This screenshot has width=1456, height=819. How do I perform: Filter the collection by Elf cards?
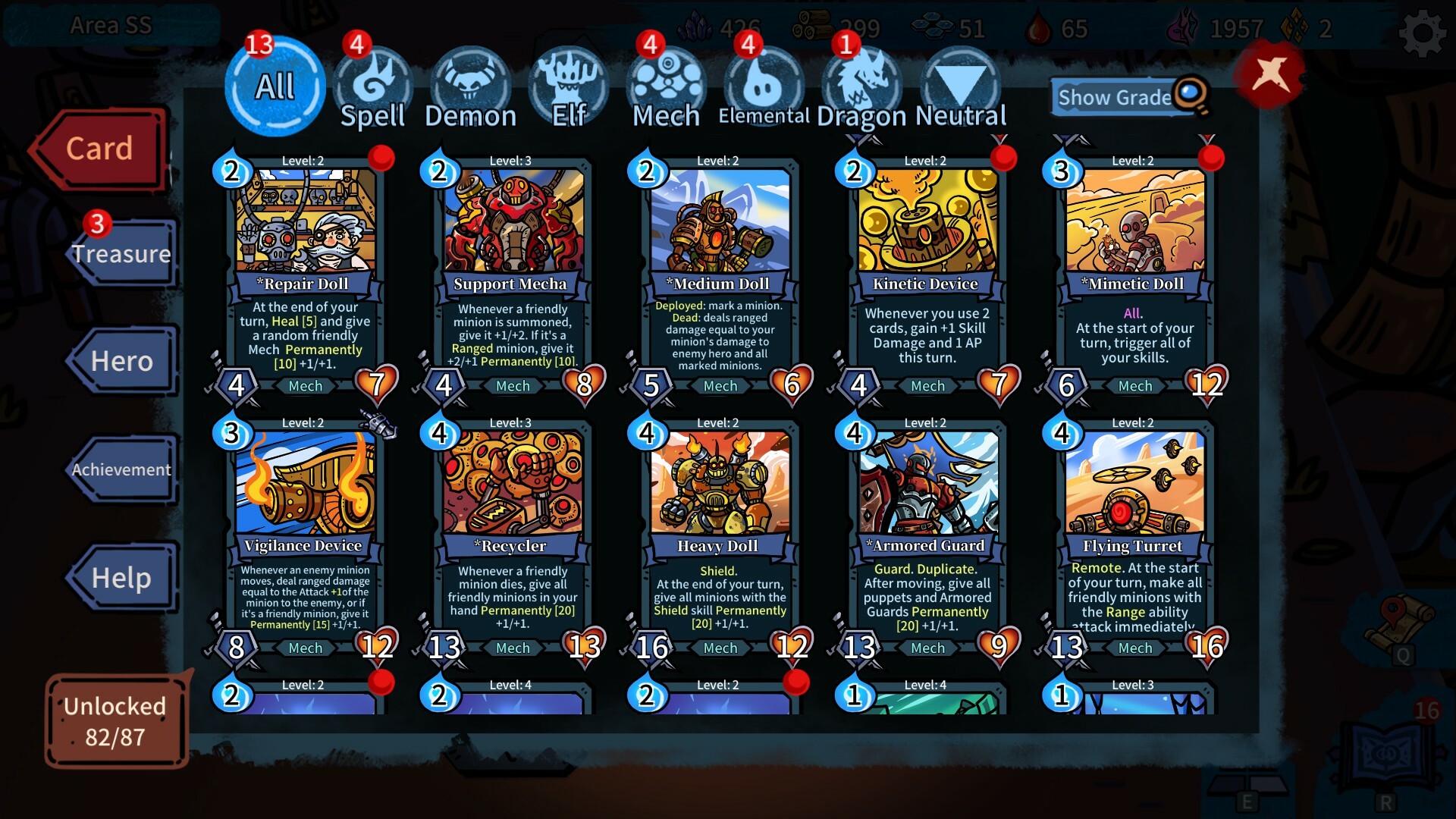568,83
